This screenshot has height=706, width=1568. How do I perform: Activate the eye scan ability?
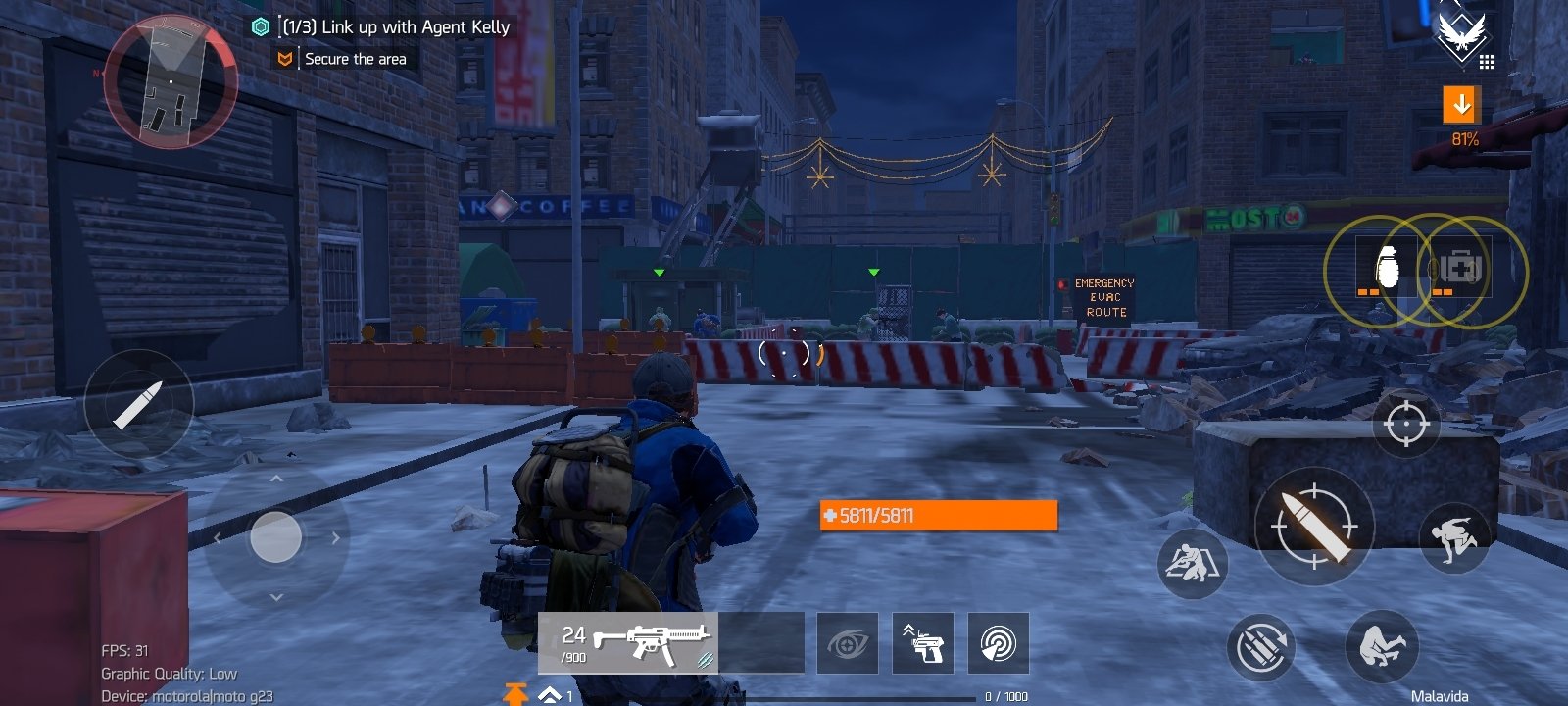click(x=848, y=643)
